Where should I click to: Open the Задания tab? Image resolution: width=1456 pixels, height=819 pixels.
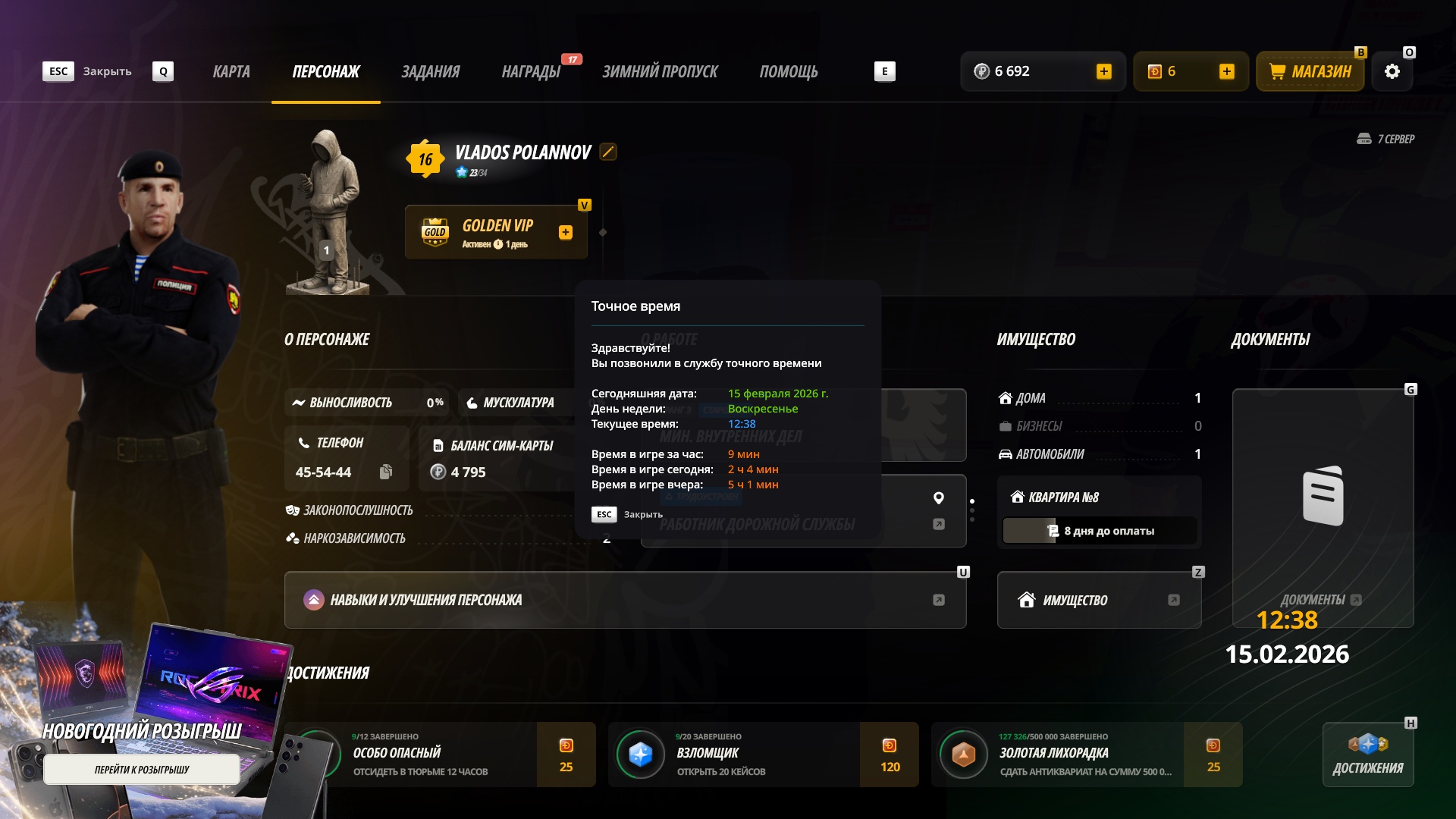[430, 71]
